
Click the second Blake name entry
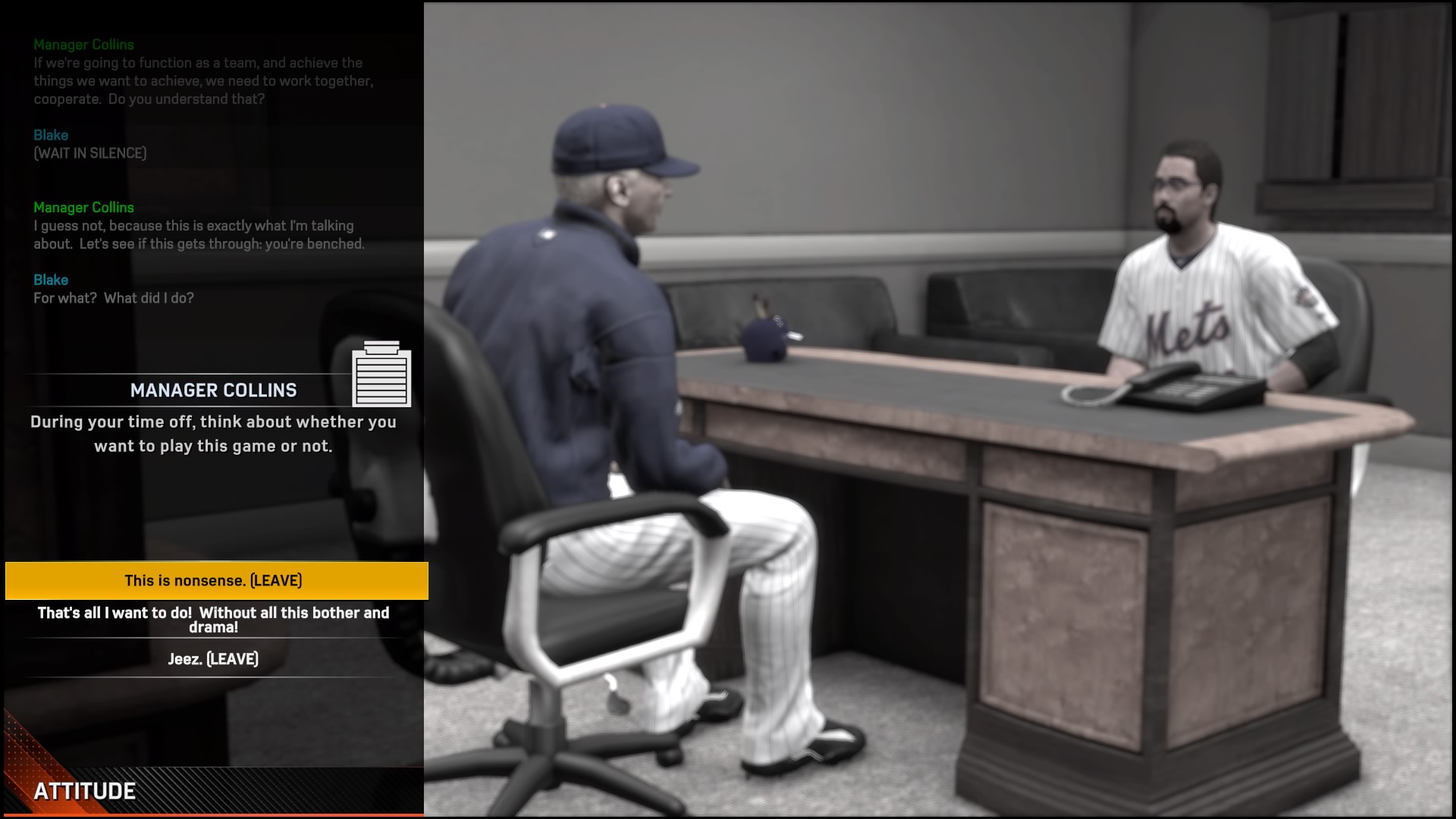(51, 280)
